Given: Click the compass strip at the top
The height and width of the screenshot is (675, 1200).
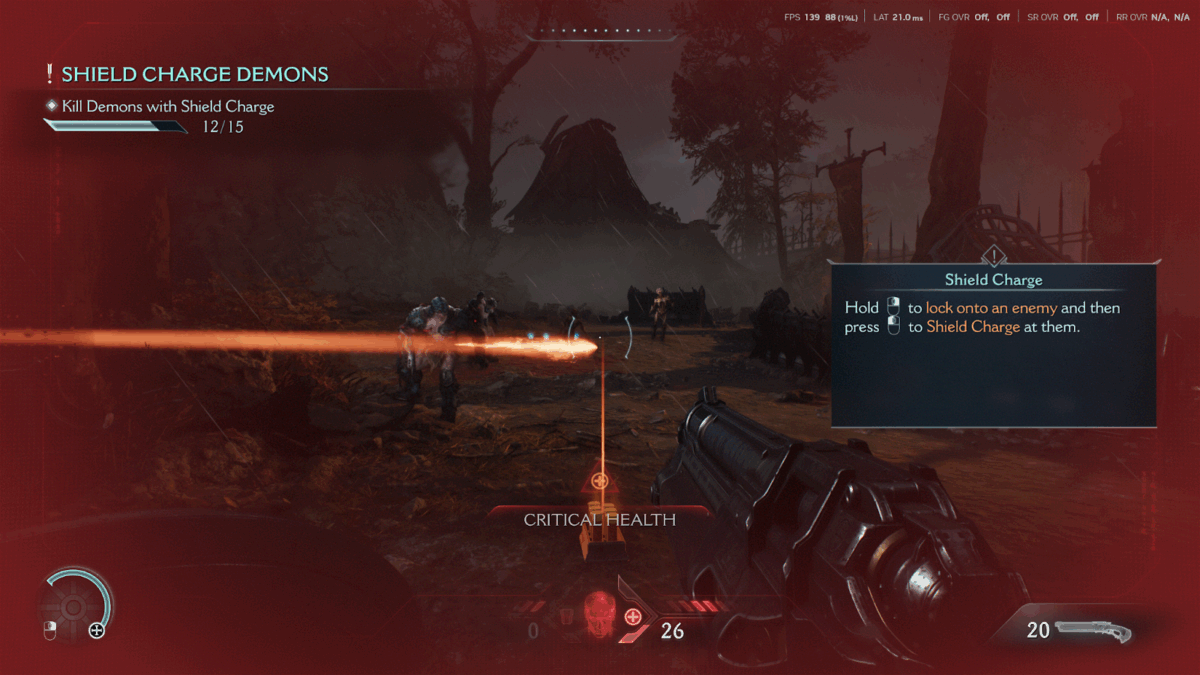Looking at the screenshot, I should coord(600,33).
